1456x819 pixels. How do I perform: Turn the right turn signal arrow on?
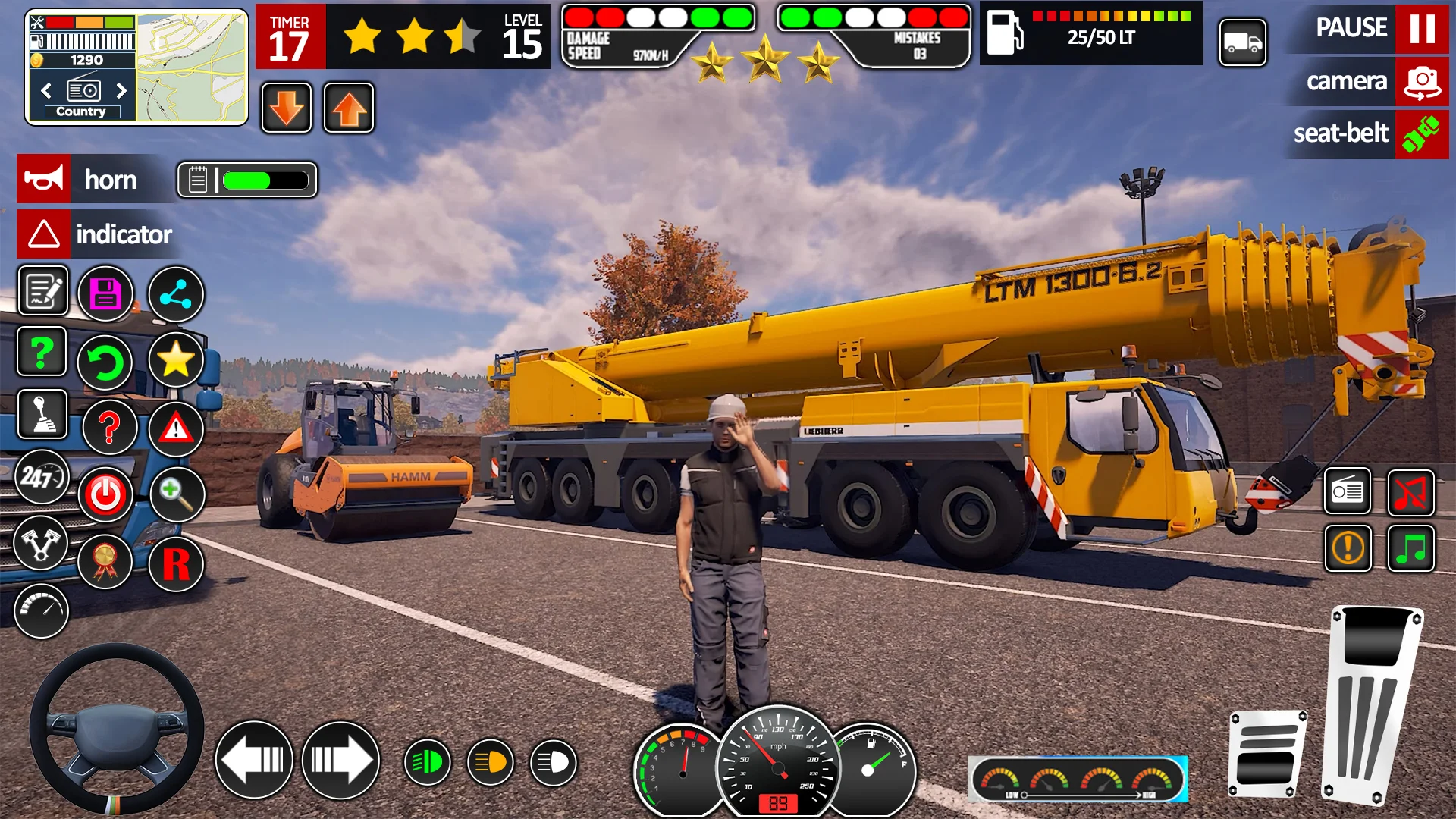pyautogui.click(x=340, y=760)
